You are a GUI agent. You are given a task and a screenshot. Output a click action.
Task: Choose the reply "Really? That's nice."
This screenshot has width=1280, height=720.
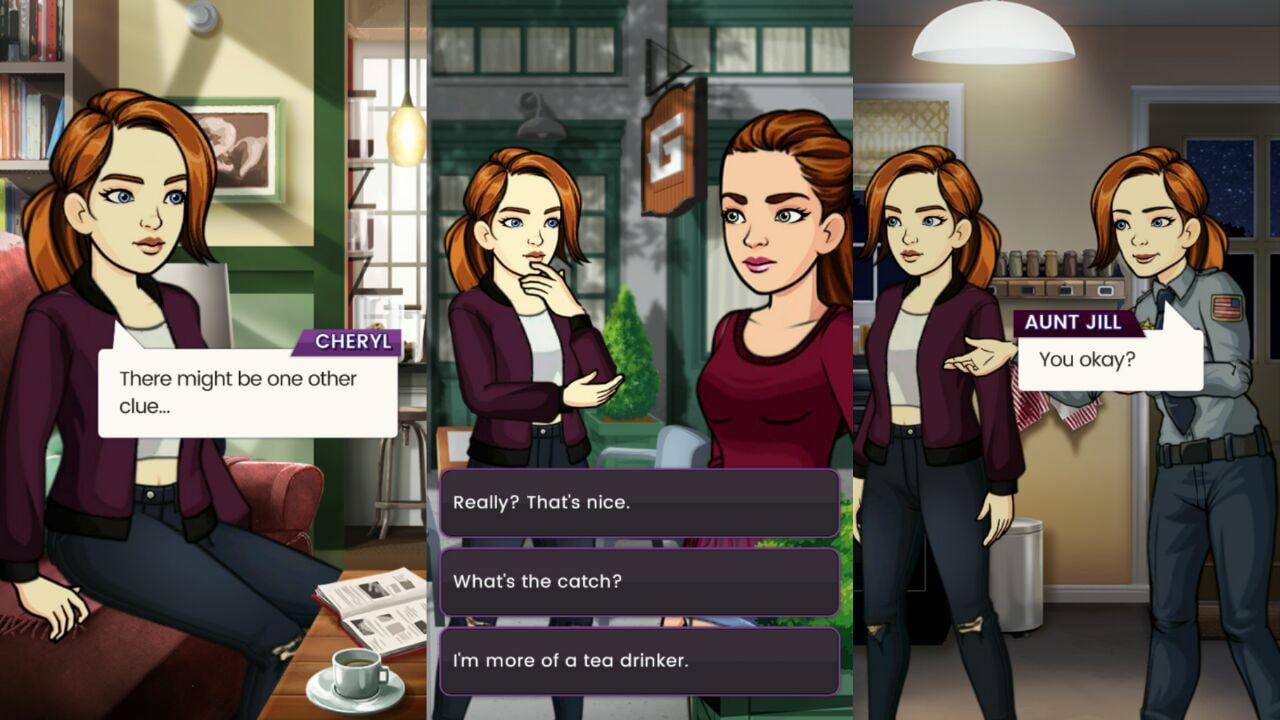coord(639,503)
